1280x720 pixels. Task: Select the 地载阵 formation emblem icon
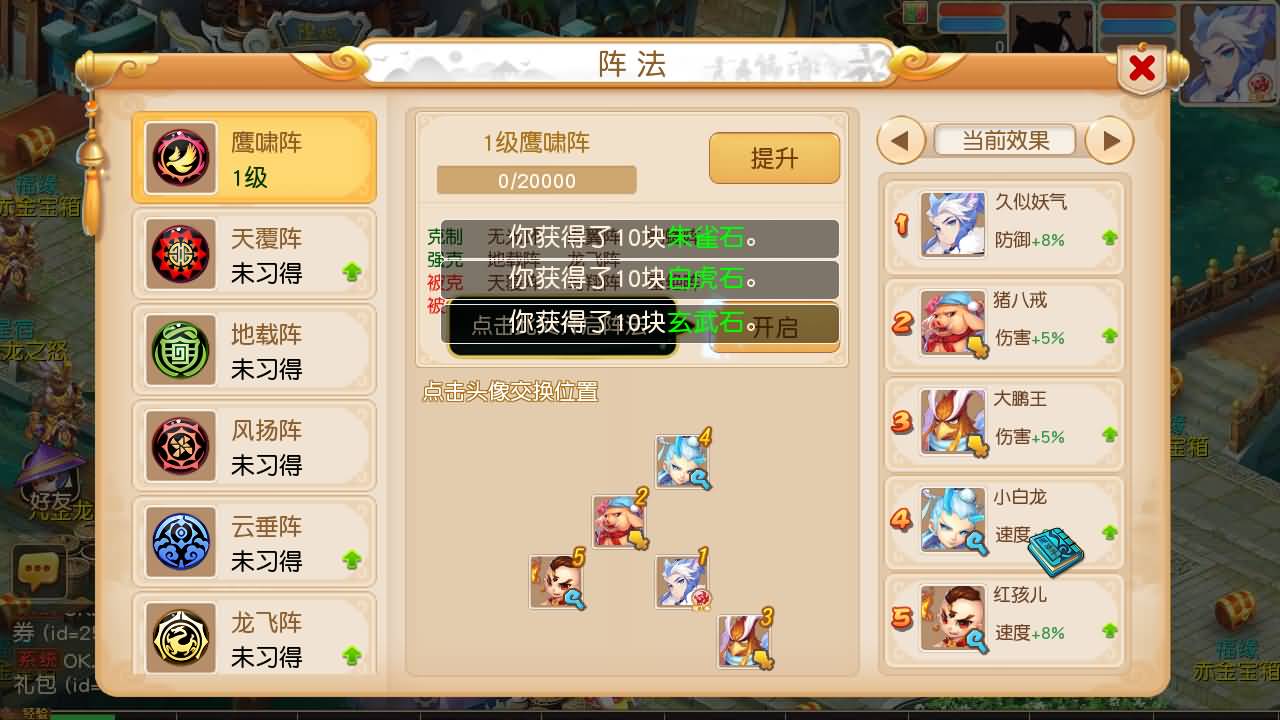tap(180, 350)
